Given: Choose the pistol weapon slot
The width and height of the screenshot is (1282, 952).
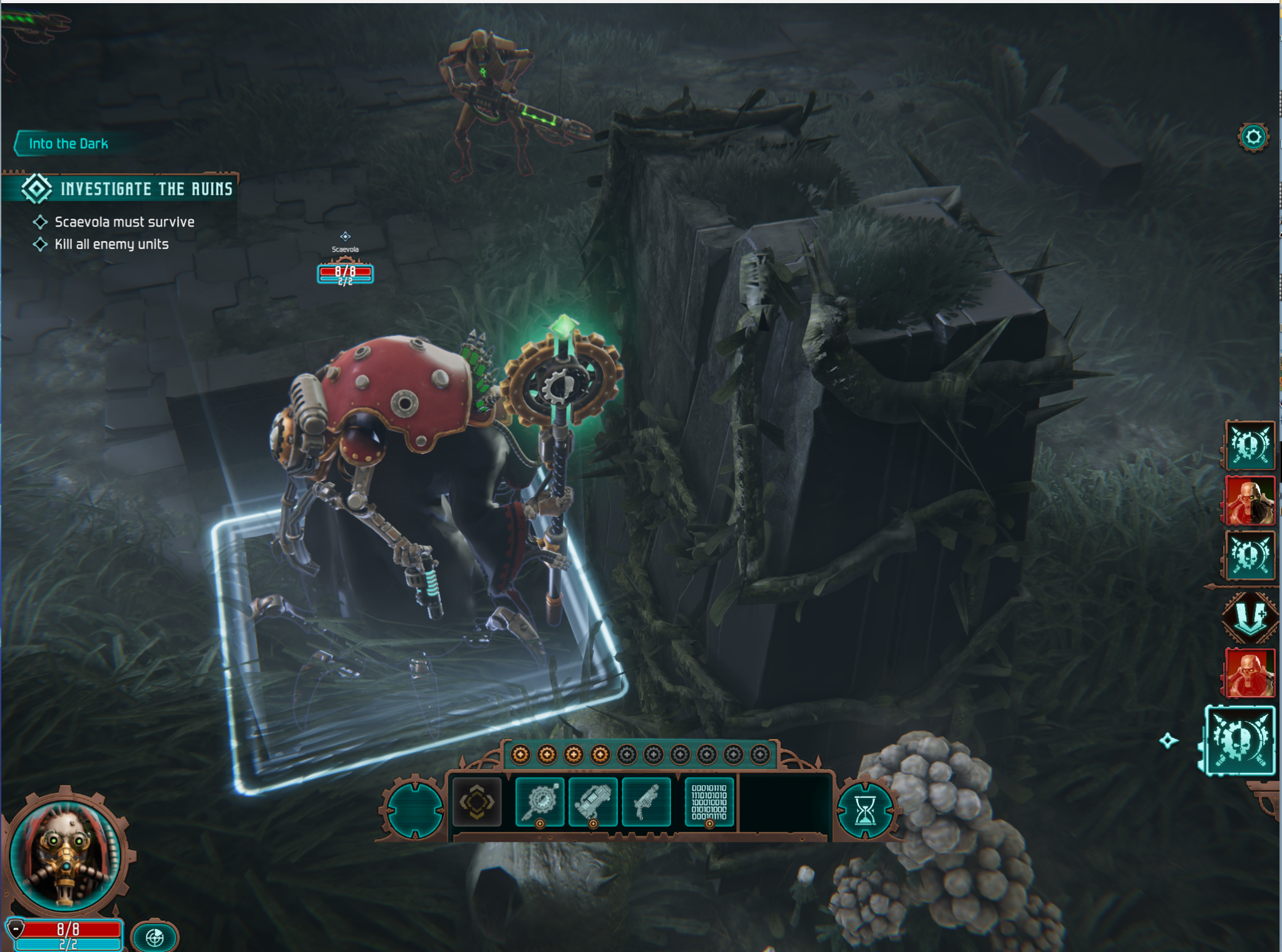Looking at the screenshot, I should tap(646, 802).
